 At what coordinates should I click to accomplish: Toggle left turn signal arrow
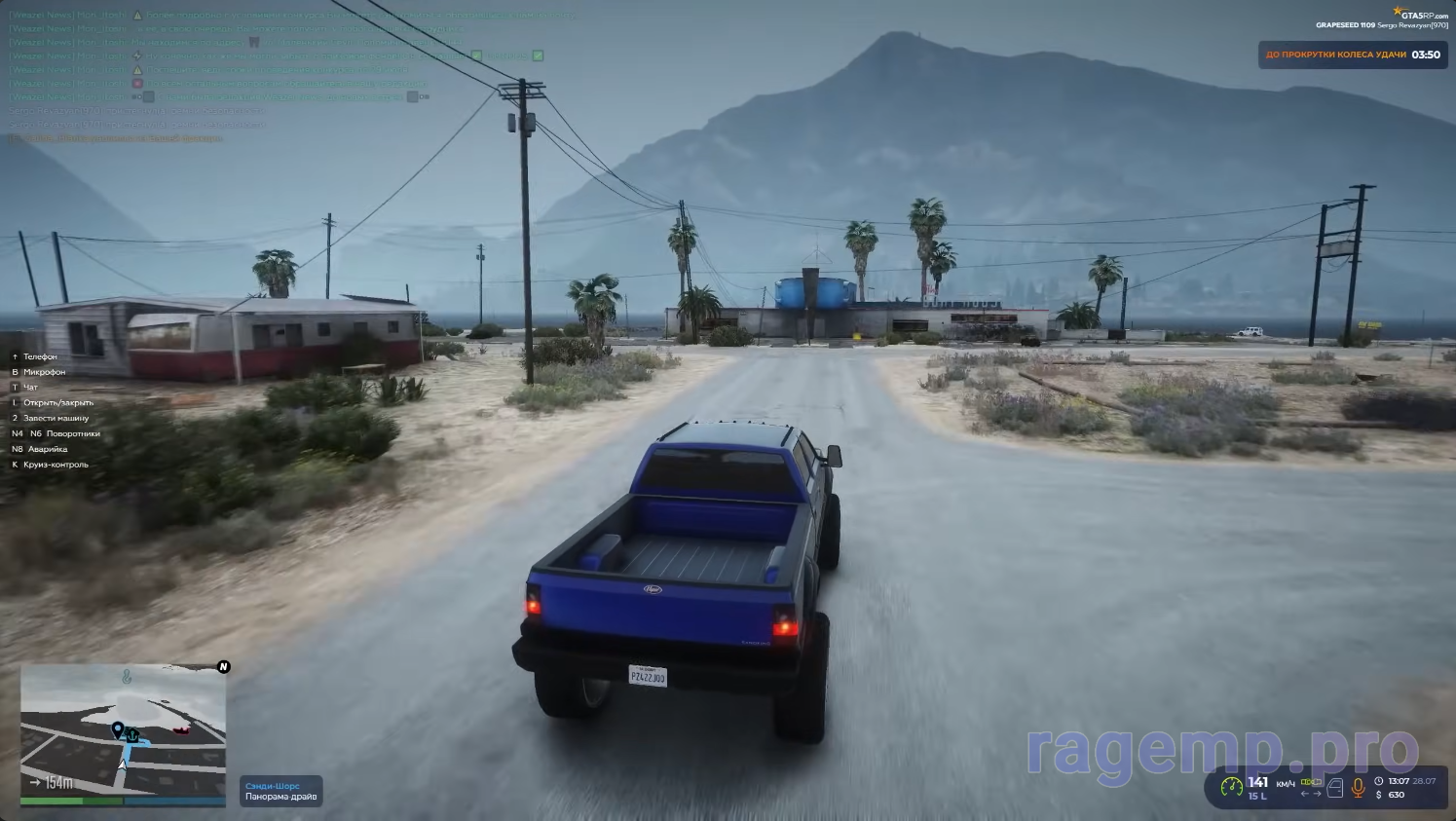[x=1305, y=793]
